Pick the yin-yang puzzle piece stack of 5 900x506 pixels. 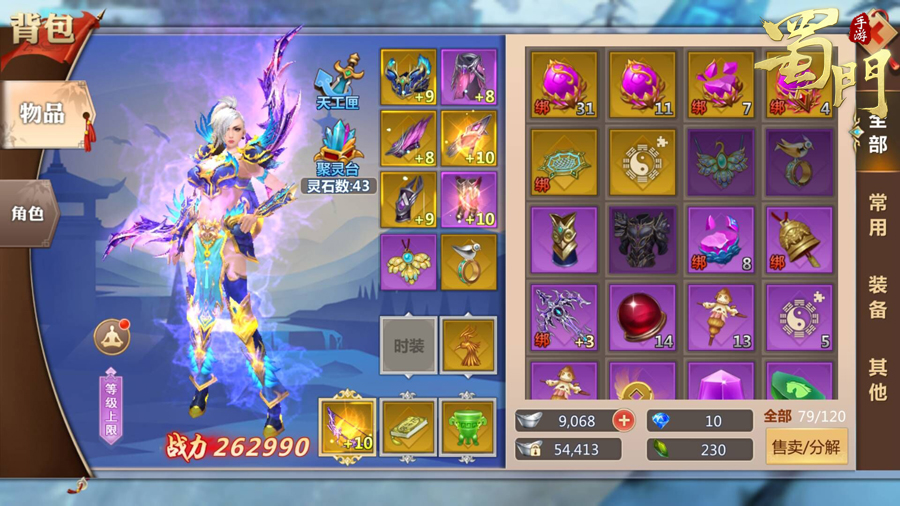[798, 317]
